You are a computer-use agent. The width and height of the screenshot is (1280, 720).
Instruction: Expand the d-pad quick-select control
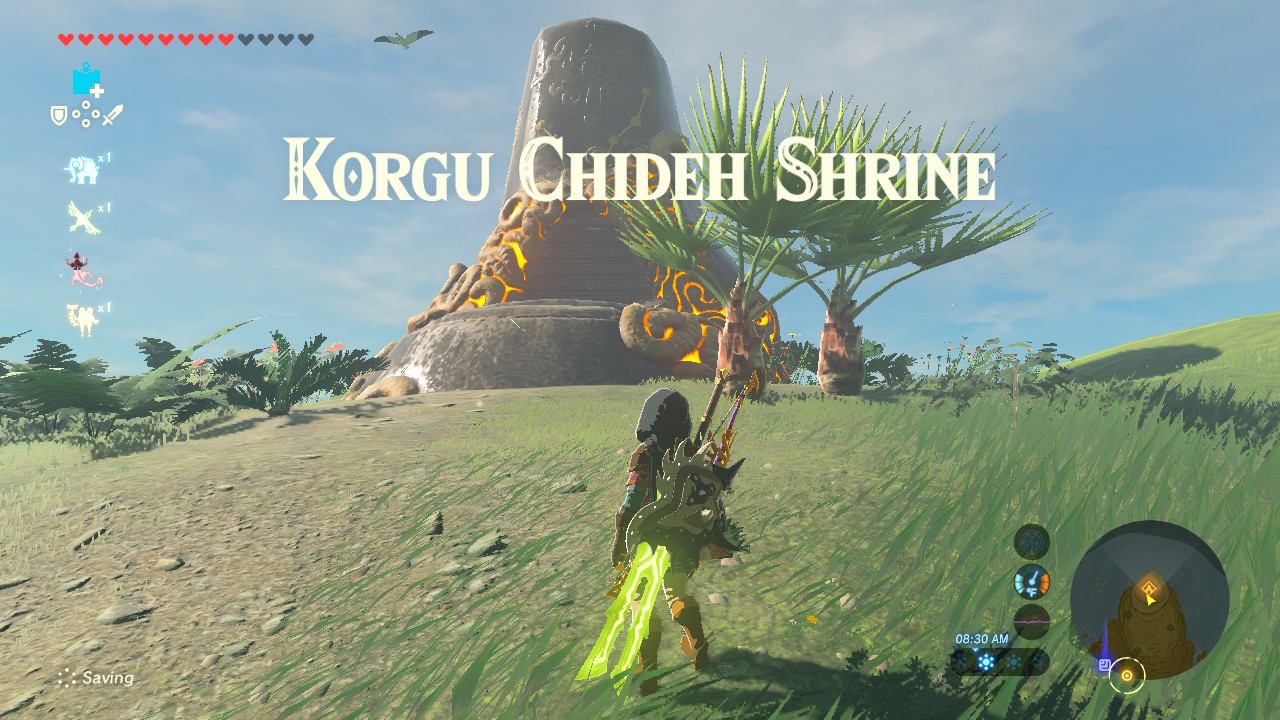point(88,113)
